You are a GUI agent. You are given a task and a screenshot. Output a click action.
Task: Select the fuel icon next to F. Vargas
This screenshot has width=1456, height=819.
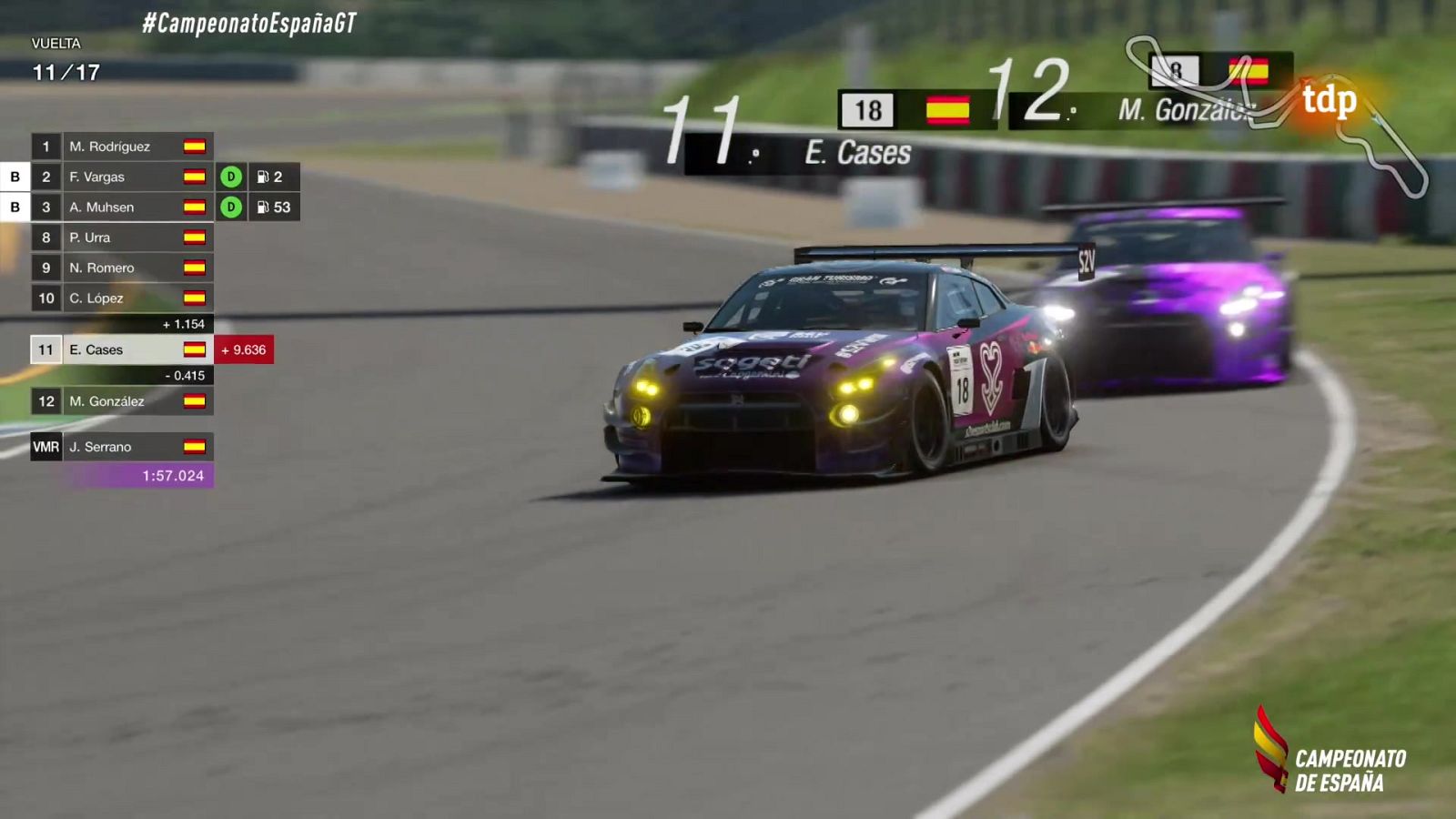pyautogui.click(x=265, y=177)
